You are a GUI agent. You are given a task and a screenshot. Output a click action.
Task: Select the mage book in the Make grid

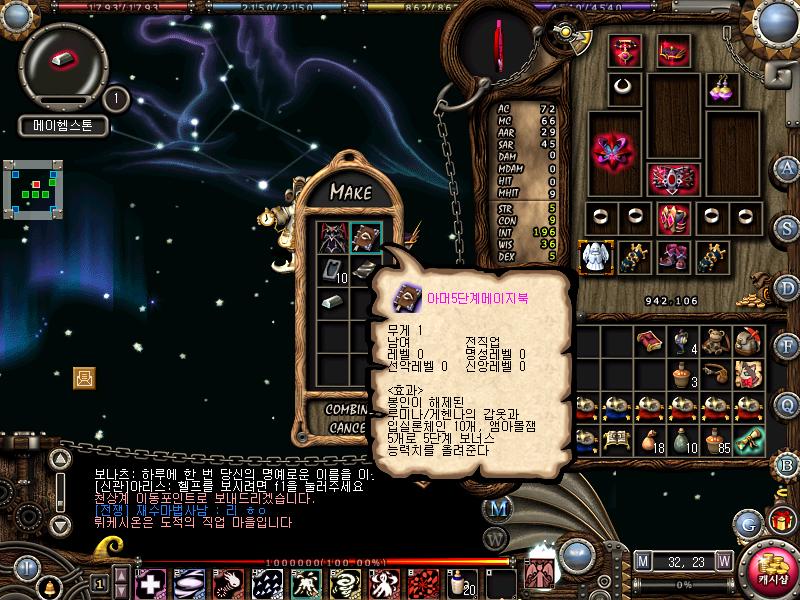pos(366,238)
